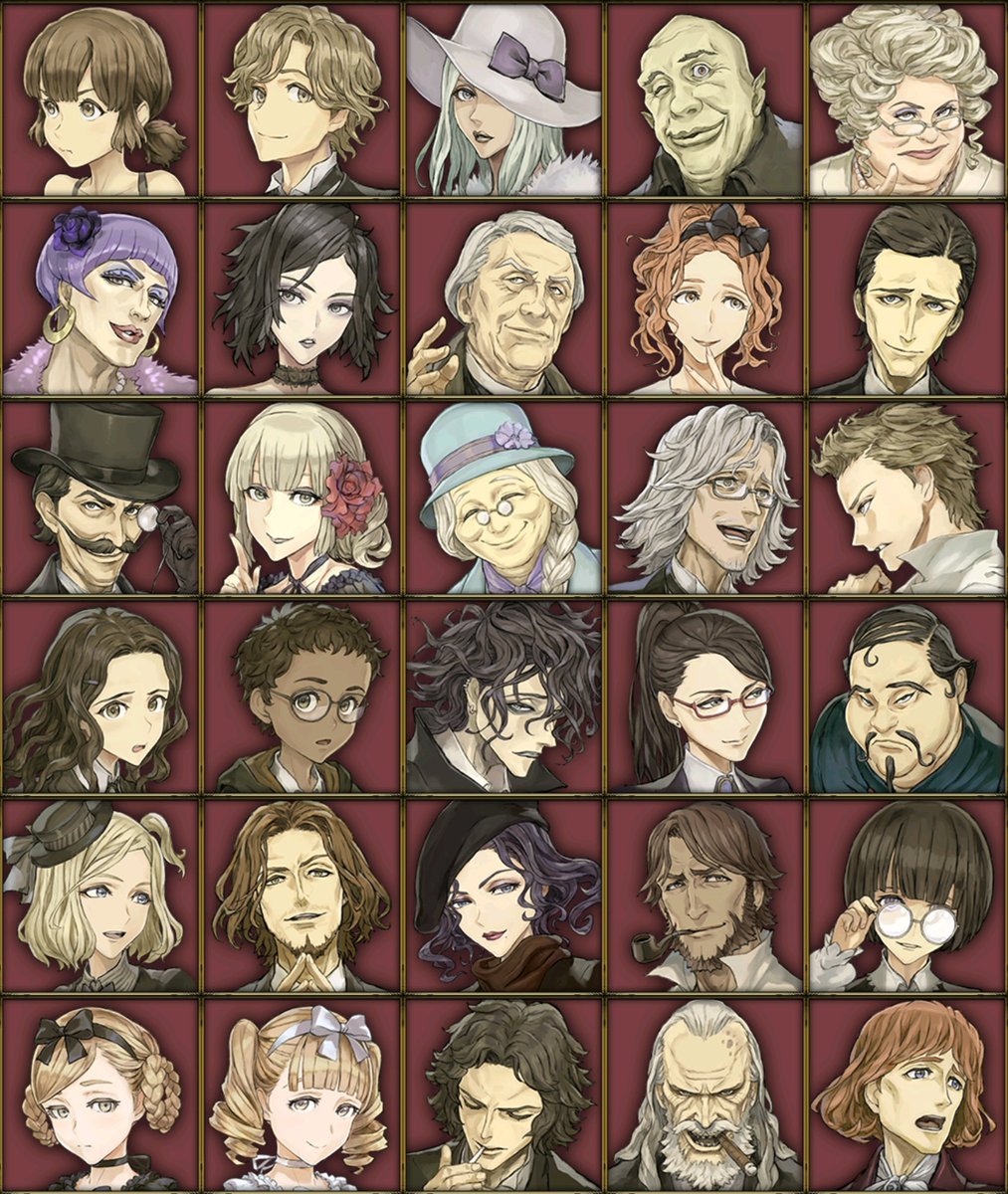The width and height of the screenshot is (1008, 1194).
Task: Select the old lady in the teal hat
Action: (x=504, y=497)
